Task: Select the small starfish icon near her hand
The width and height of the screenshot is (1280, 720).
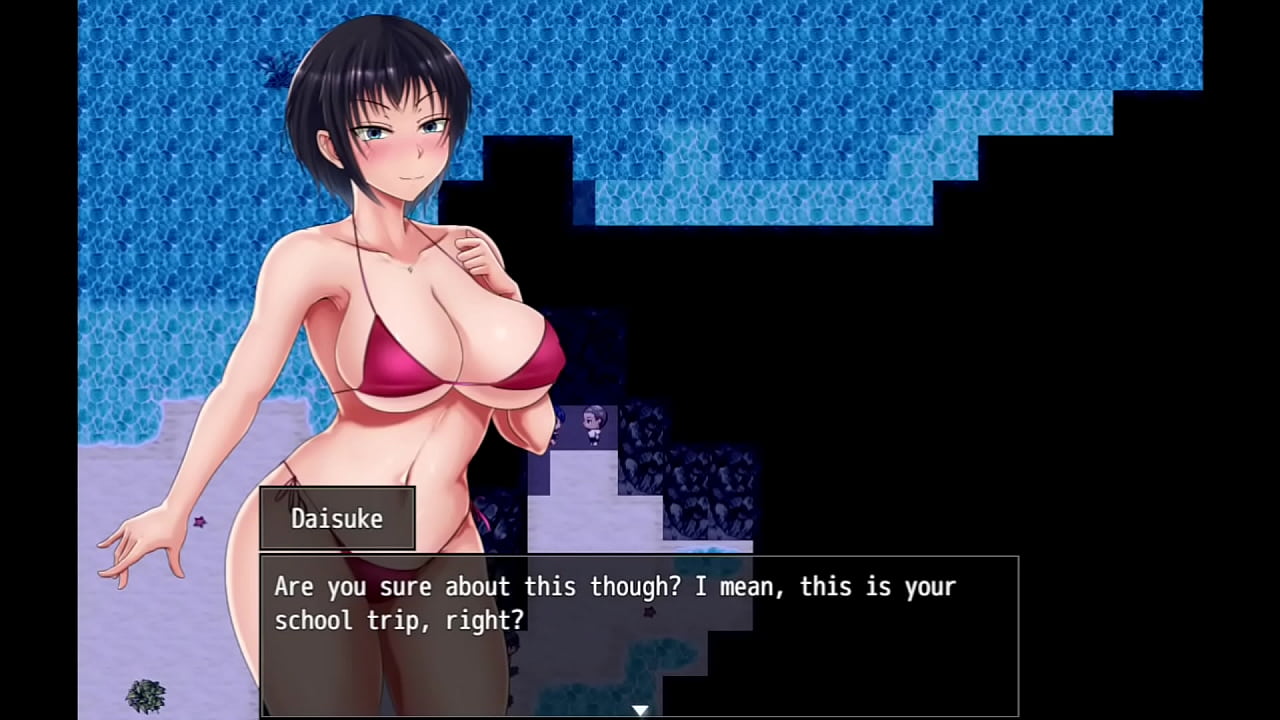Action: click(199, 522)
